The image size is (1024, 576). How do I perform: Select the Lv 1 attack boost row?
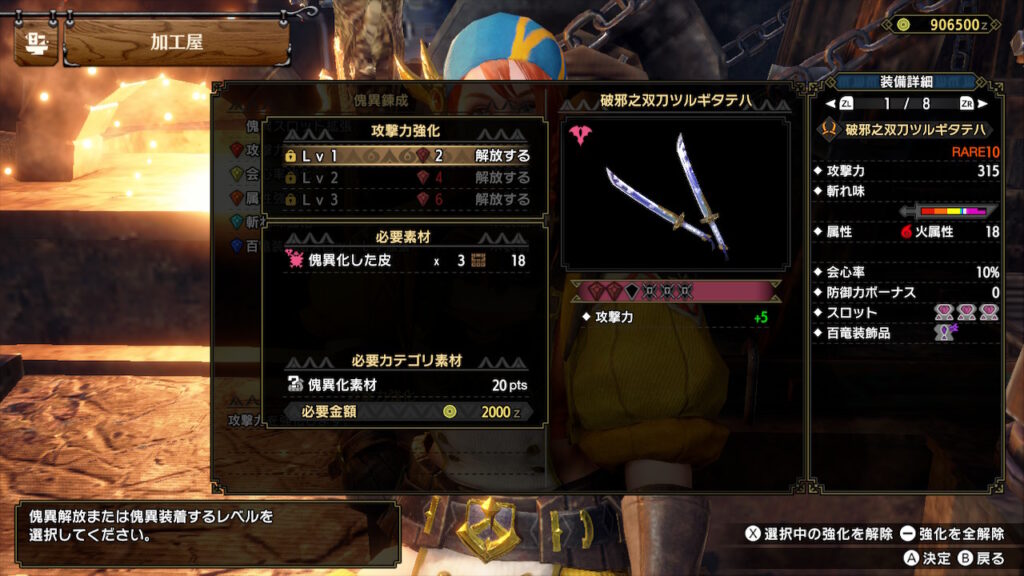pyautogui.click(x=407, y=156)
